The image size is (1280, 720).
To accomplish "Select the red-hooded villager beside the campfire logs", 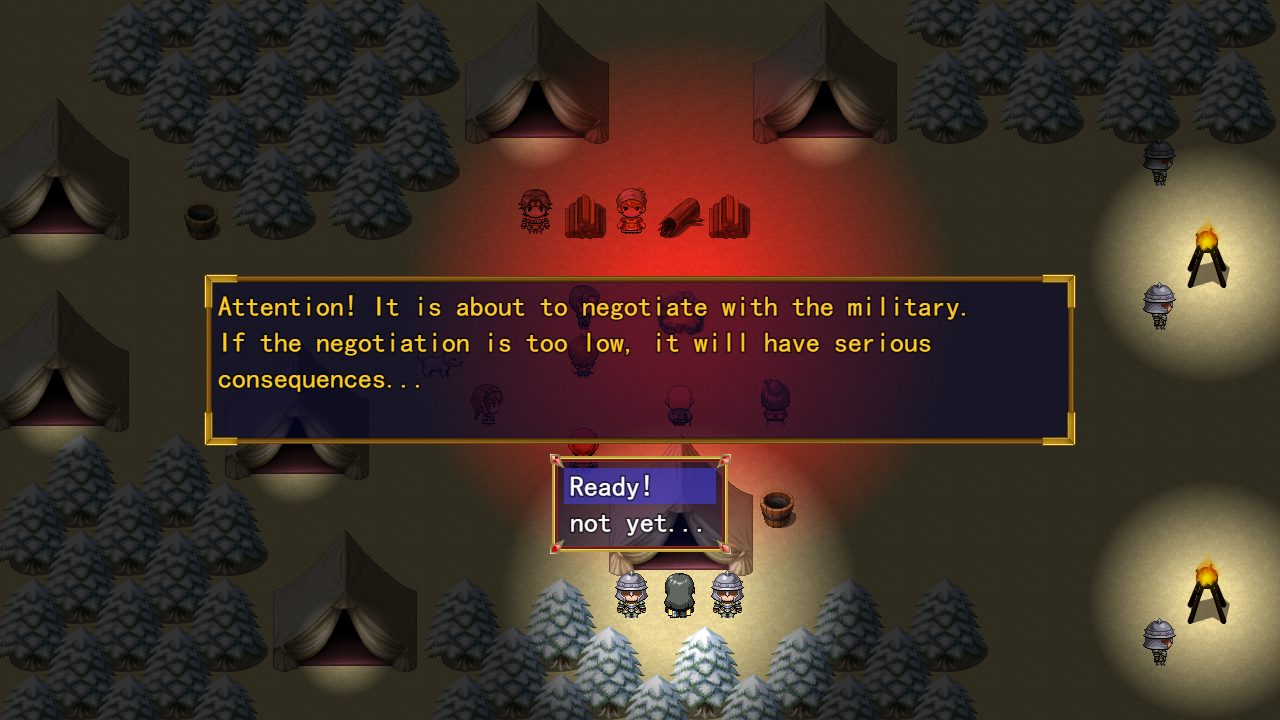I will pyautogui.click(x=534, y=210).
